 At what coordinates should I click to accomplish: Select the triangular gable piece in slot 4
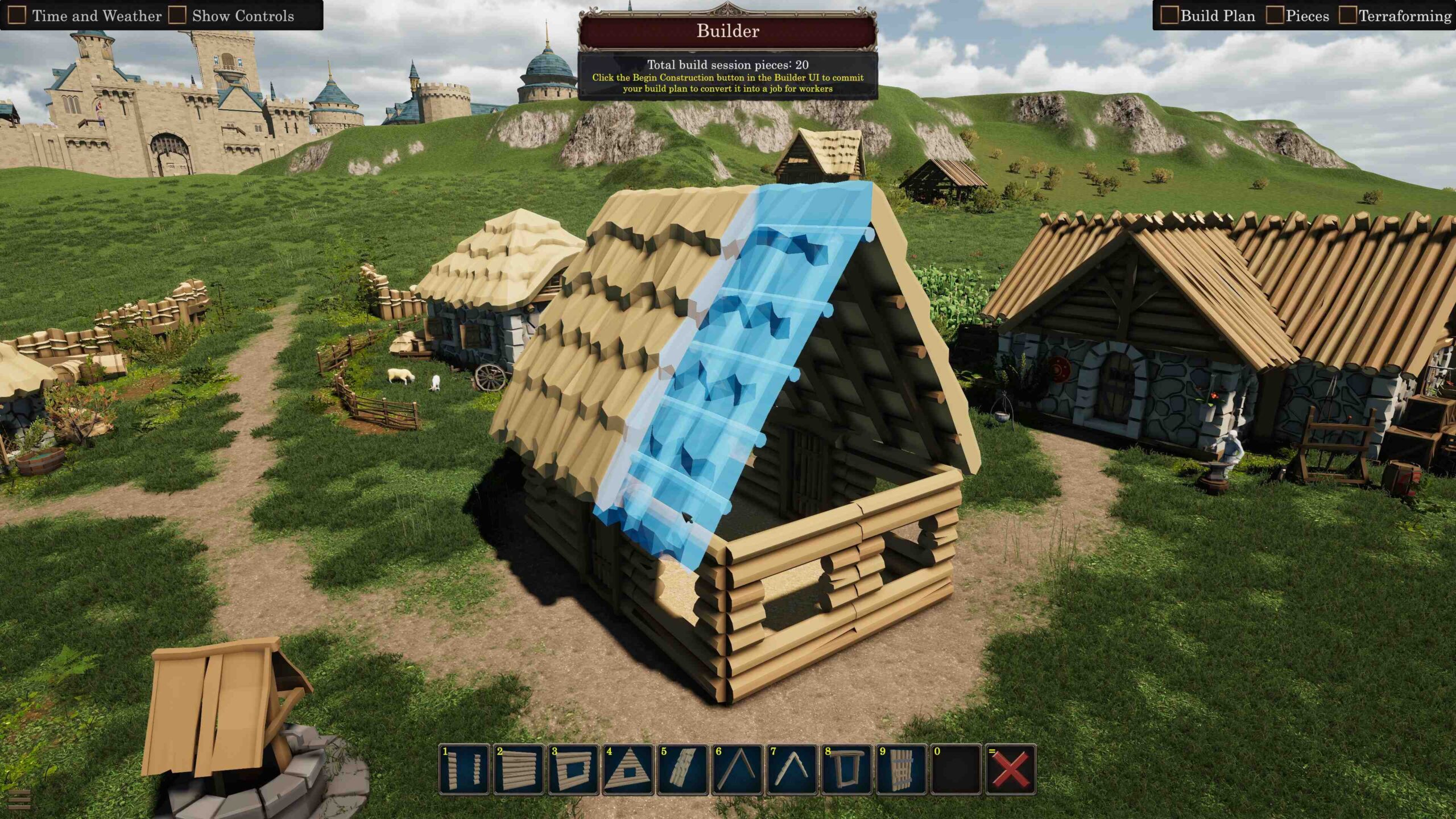[628, 769]
